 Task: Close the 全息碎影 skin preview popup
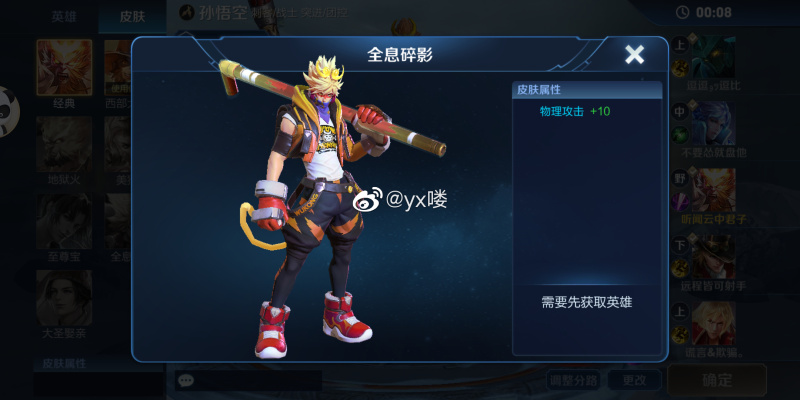click(x=634, y=55)
